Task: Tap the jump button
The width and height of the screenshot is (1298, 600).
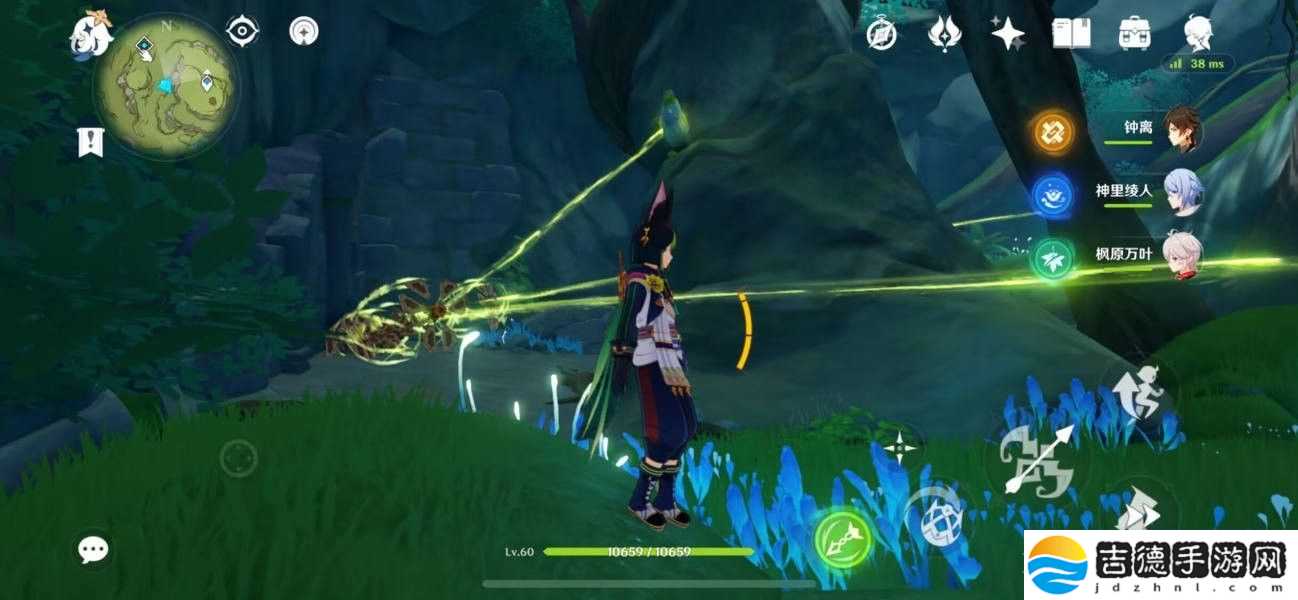Action: 1142,392
